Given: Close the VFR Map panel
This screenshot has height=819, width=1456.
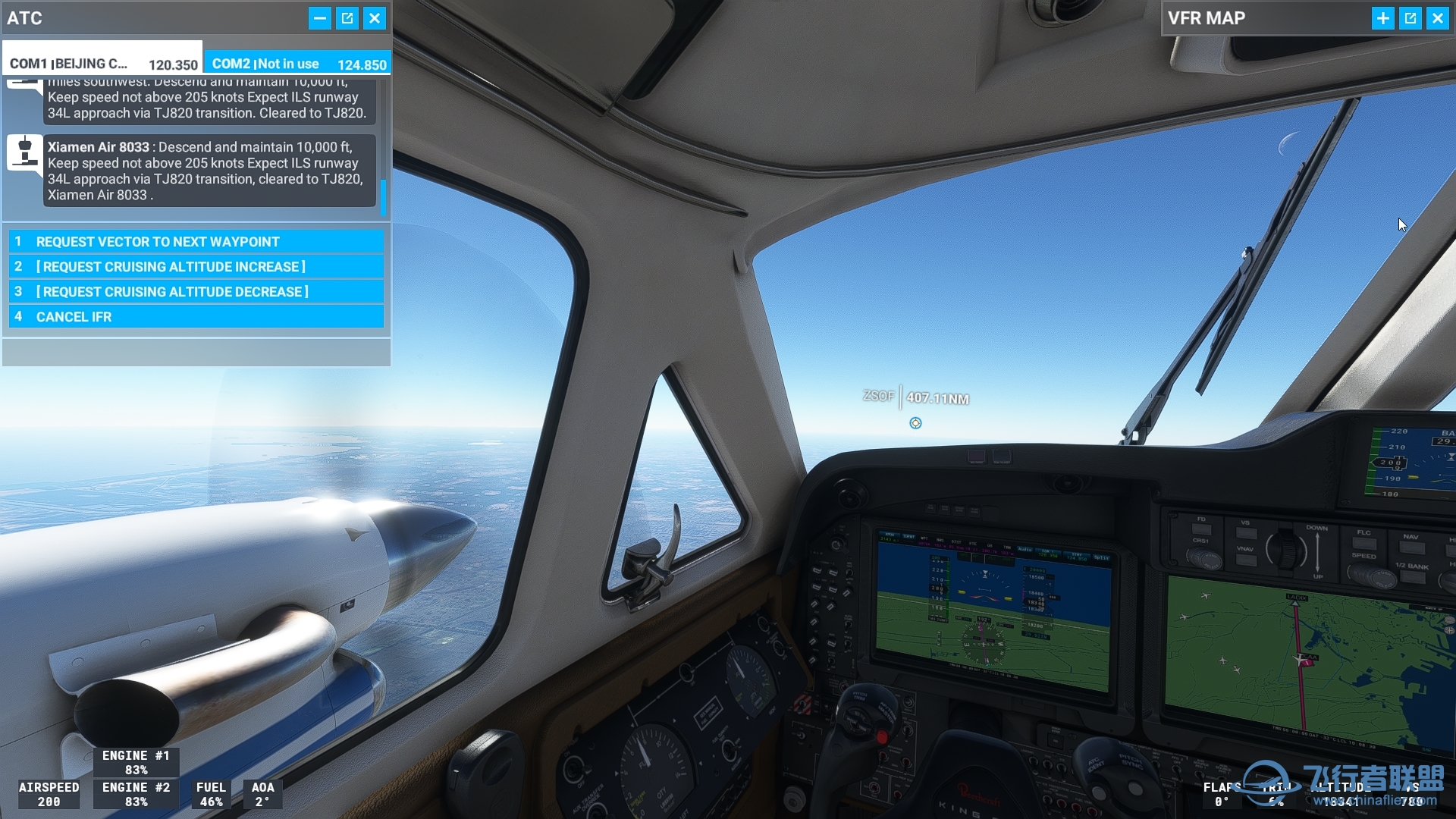Looking at the screenshot, I should 1438,18.
